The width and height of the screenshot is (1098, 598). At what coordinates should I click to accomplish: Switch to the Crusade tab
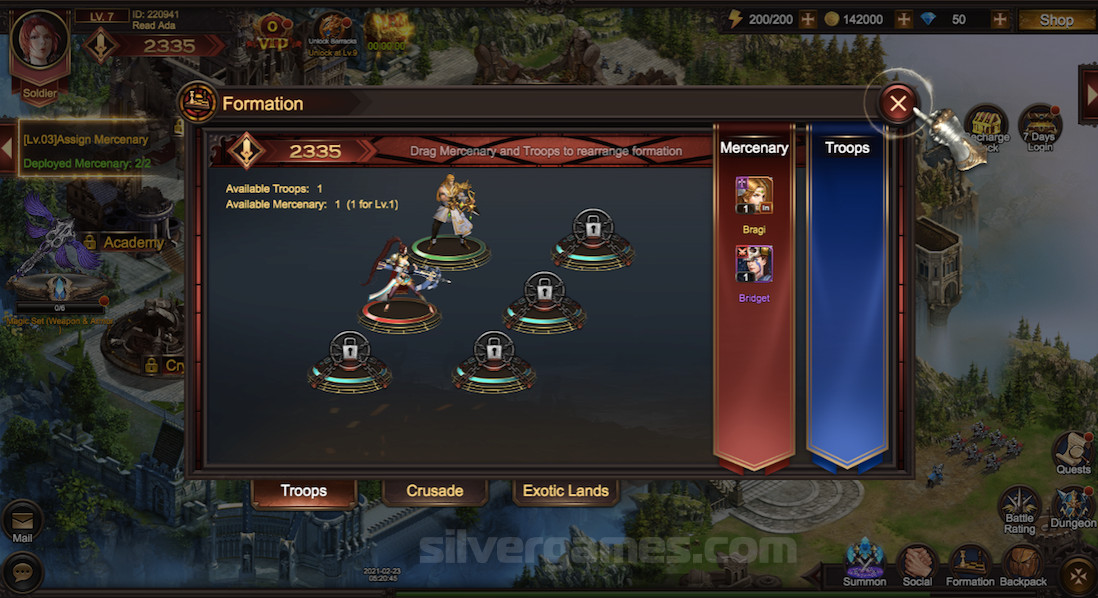point(435,491)
